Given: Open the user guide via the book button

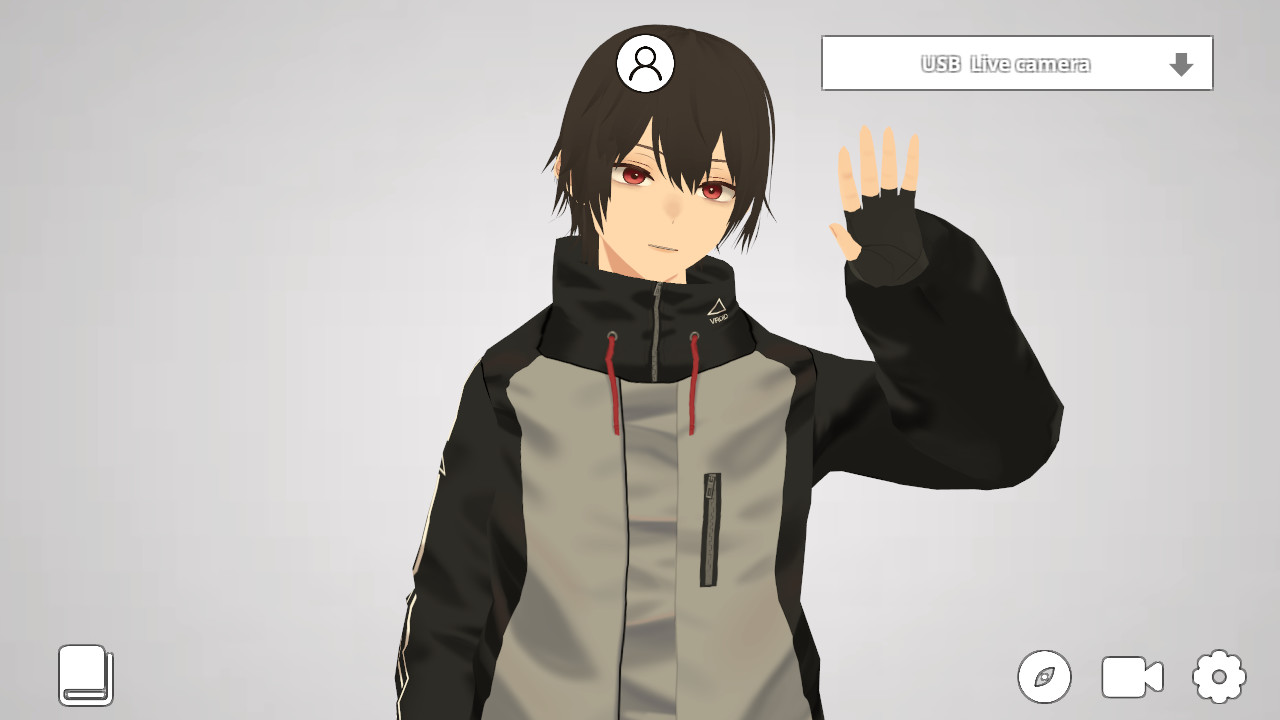Looking at the screenshot, I should (86, 676).
